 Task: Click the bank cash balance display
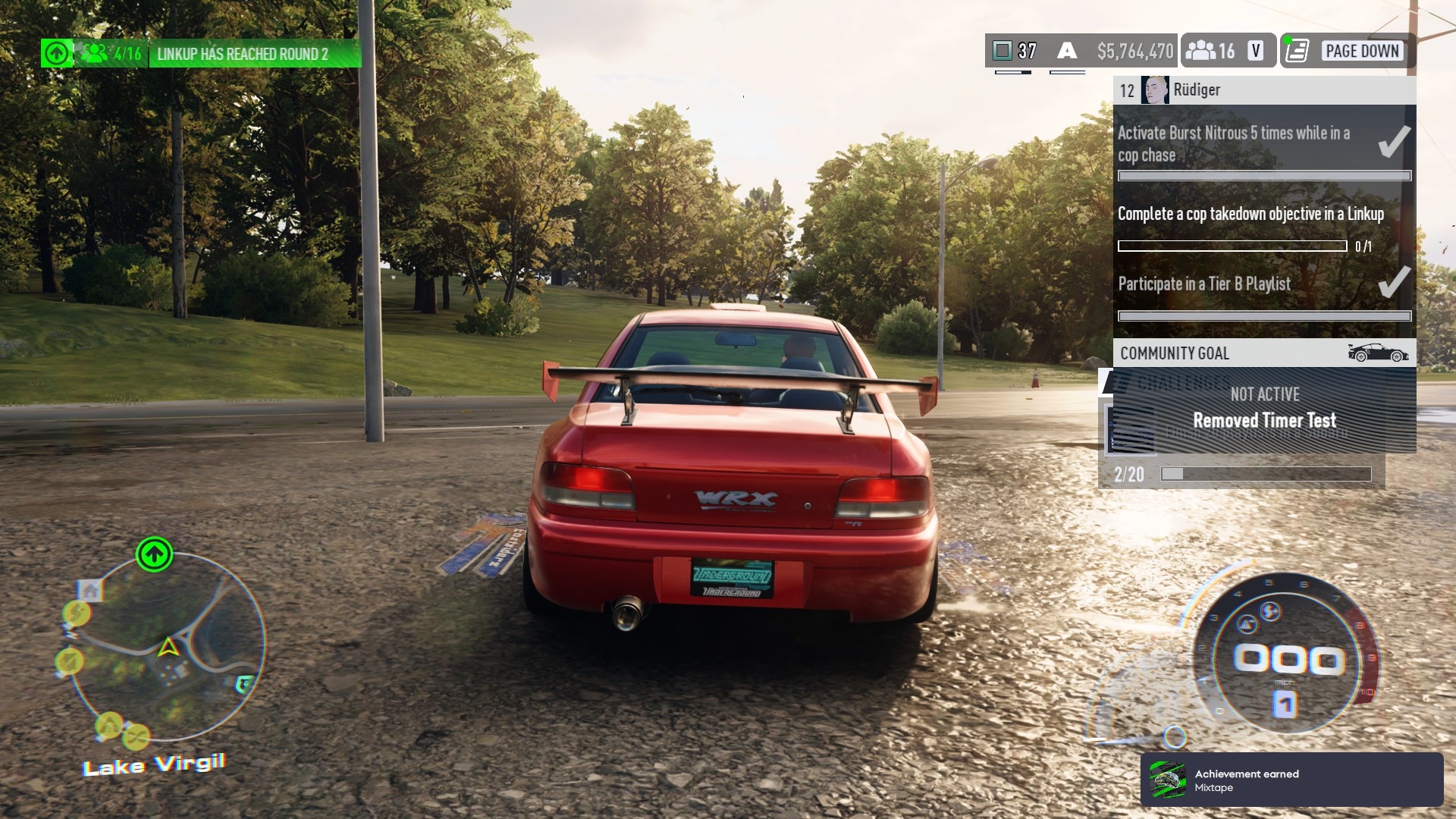1134,51
